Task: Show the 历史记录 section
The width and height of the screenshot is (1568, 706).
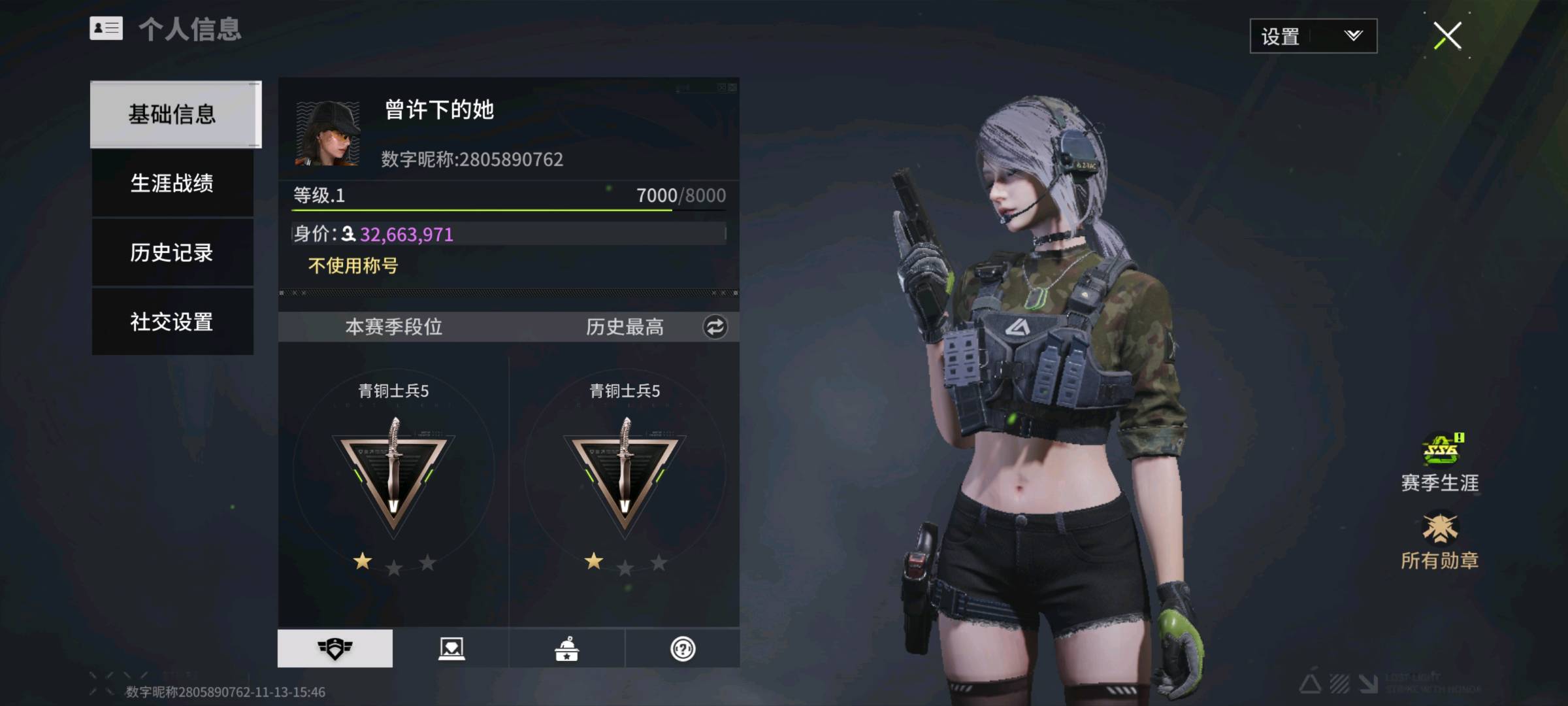Action: pos(172,252)
